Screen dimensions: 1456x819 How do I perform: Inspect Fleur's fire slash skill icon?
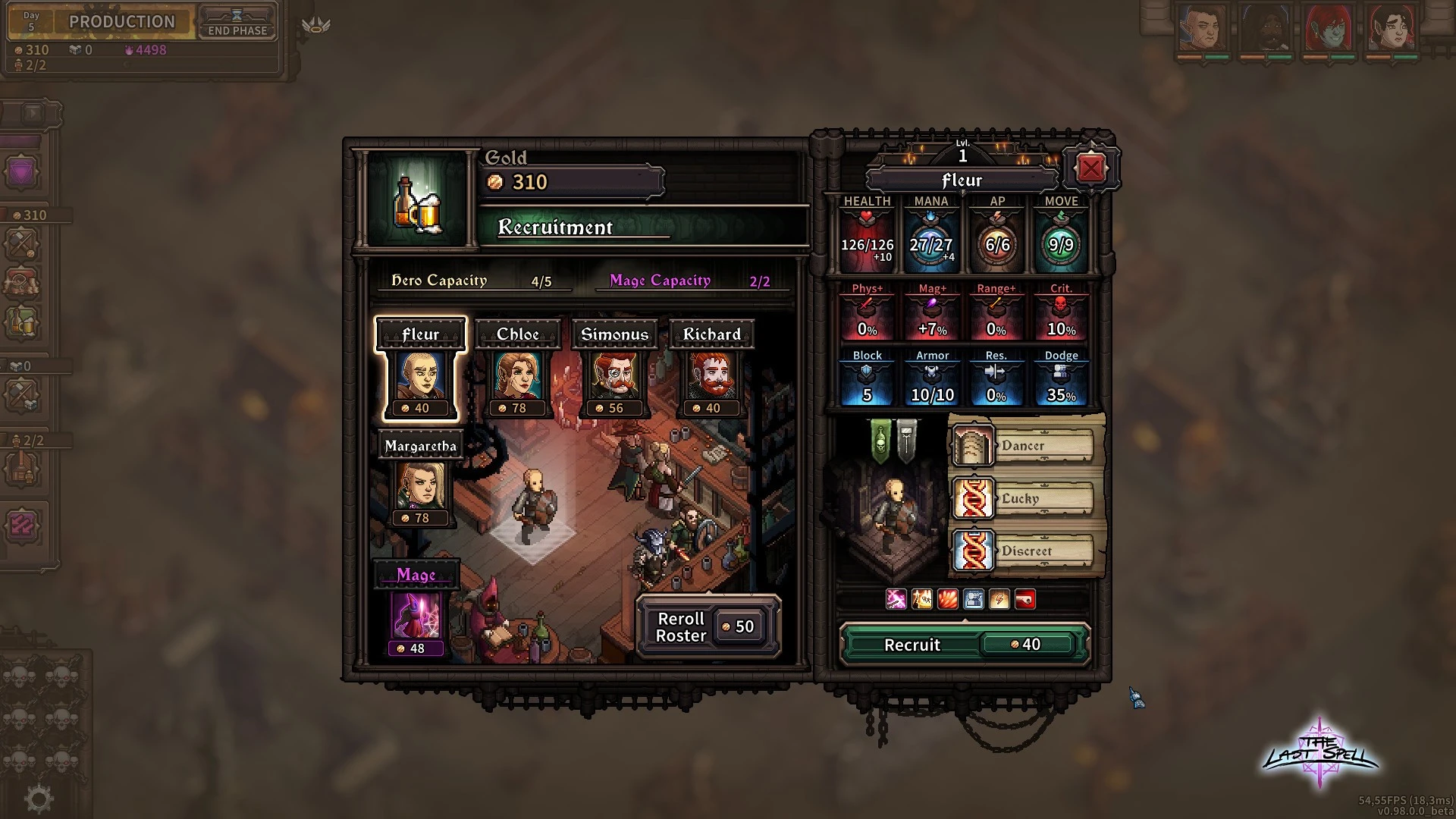[x=948, y=600]
